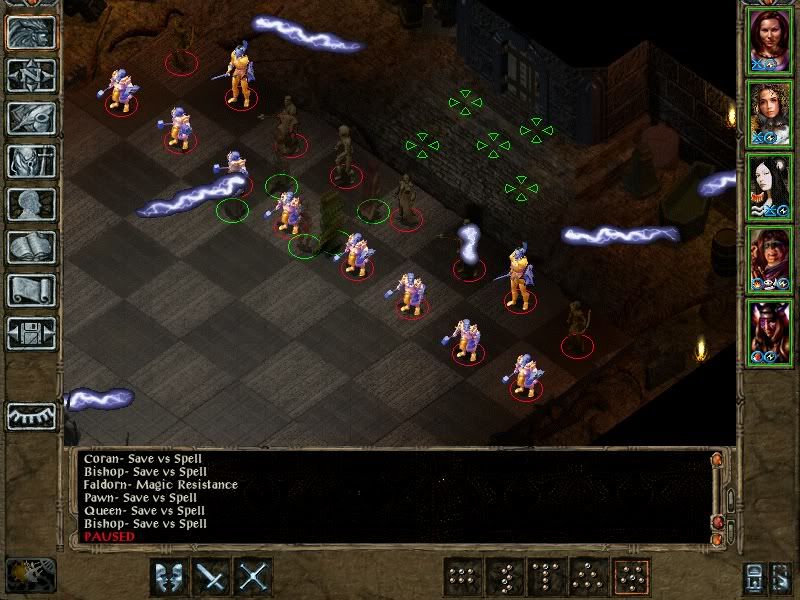Toggle pause via the game clock
The height and width of the screenshot is (600, 800).
(30, 574)
